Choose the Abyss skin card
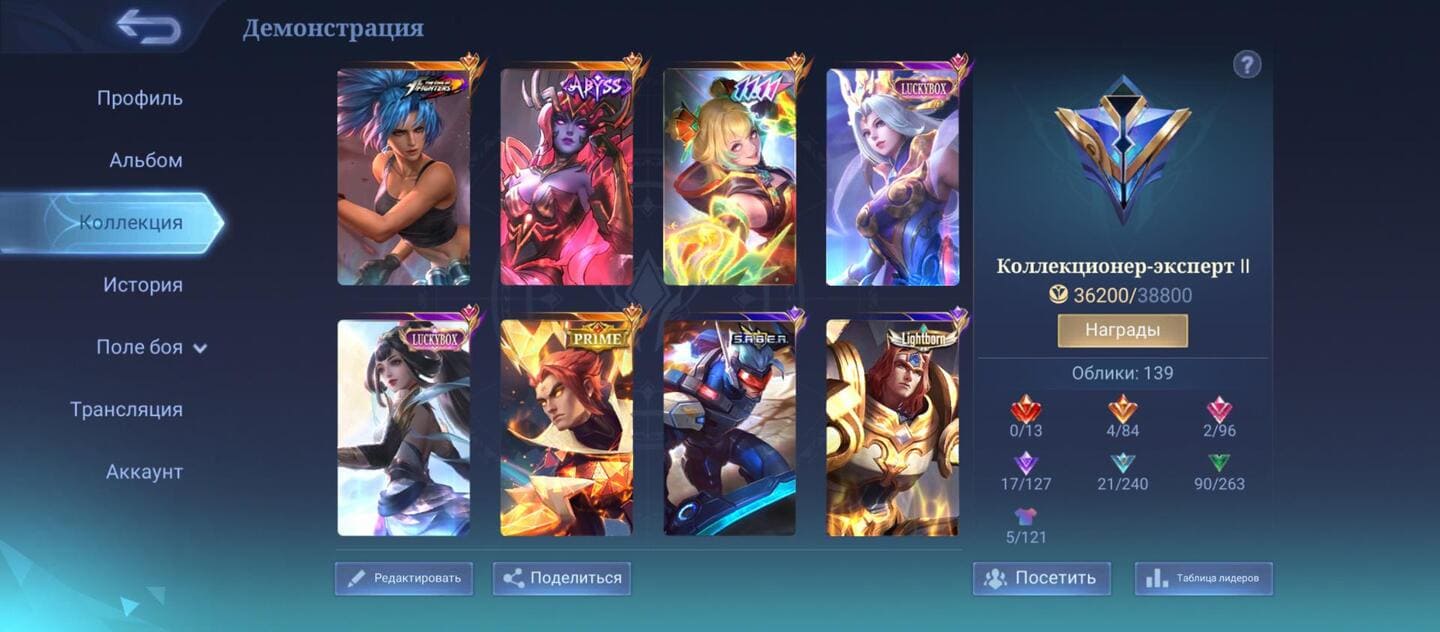The image size is (1440, 632). (567, 177)
